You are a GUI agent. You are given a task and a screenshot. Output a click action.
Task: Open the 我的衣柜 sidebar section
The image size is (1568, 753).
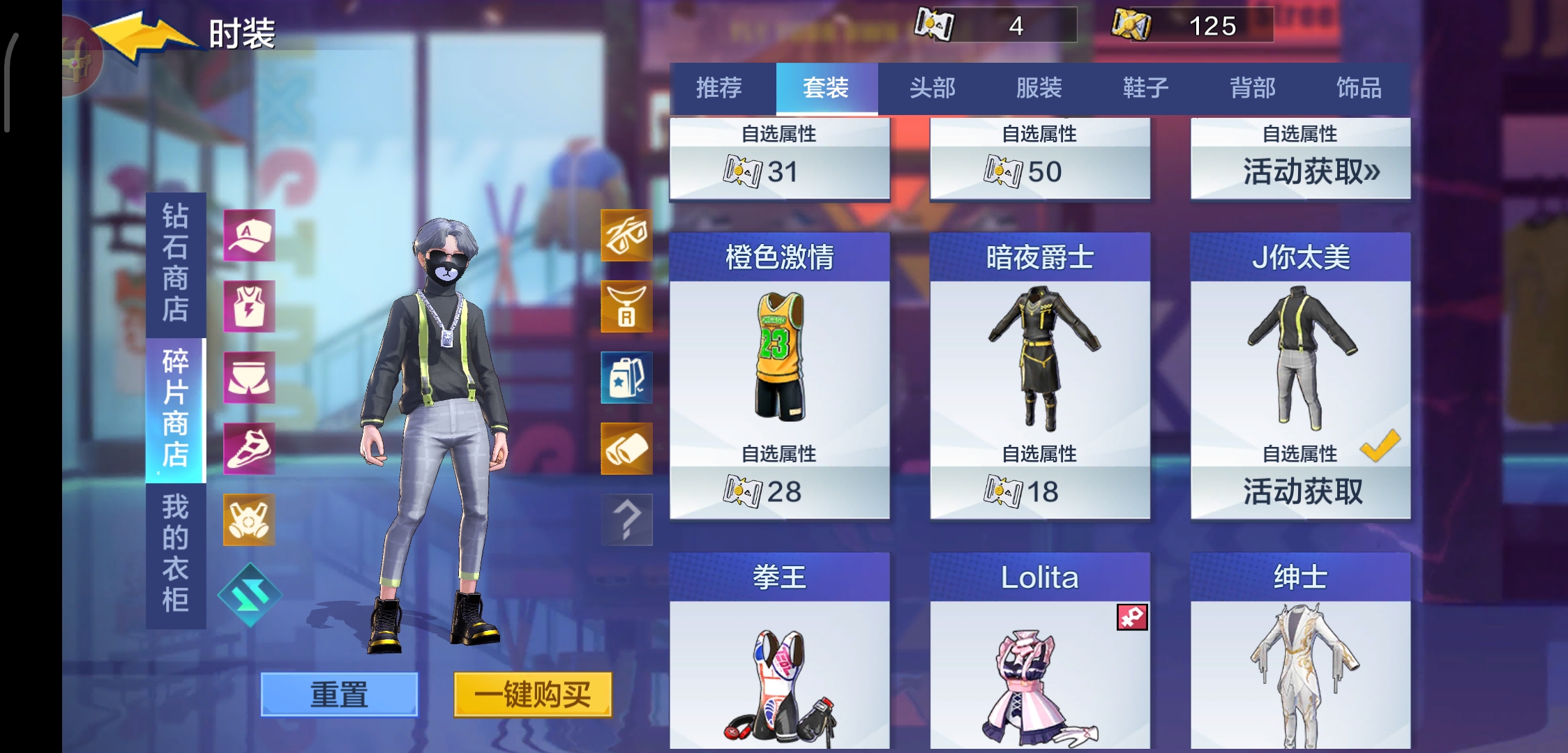pos(173,551)
